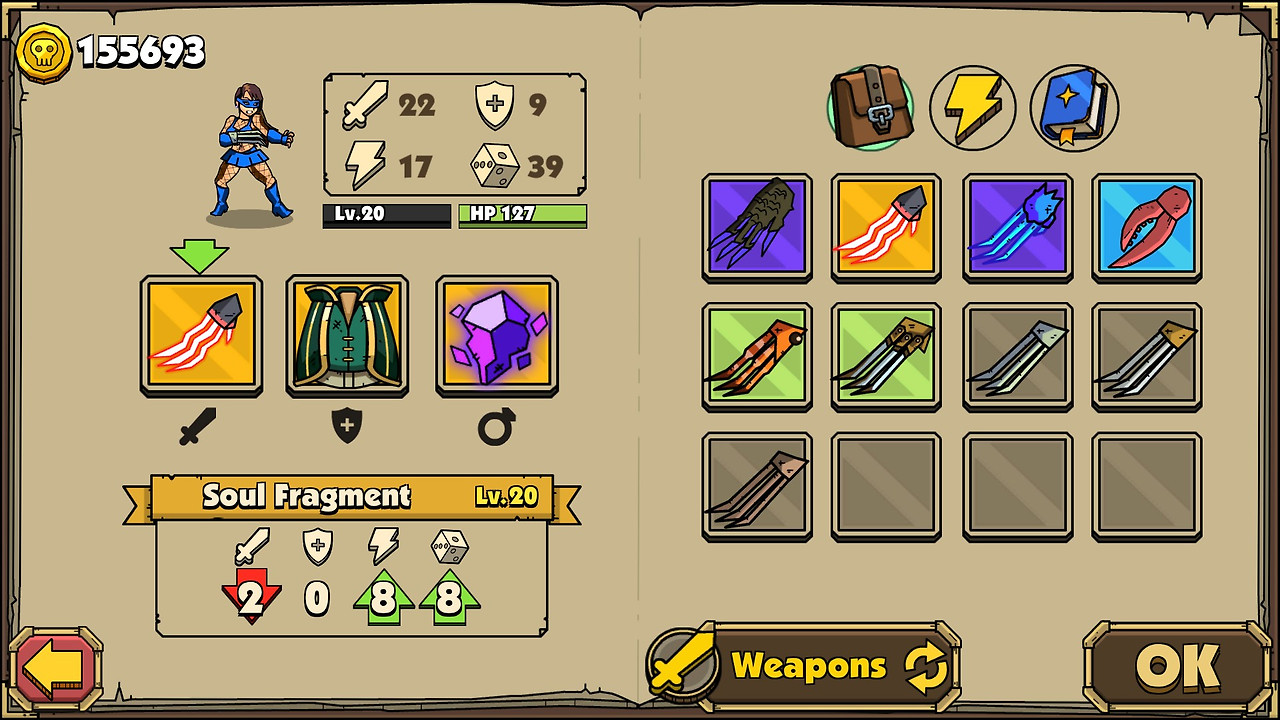Open the blue spellbook tab
Screen dimensions: 1280x720
coord(1072,107)
